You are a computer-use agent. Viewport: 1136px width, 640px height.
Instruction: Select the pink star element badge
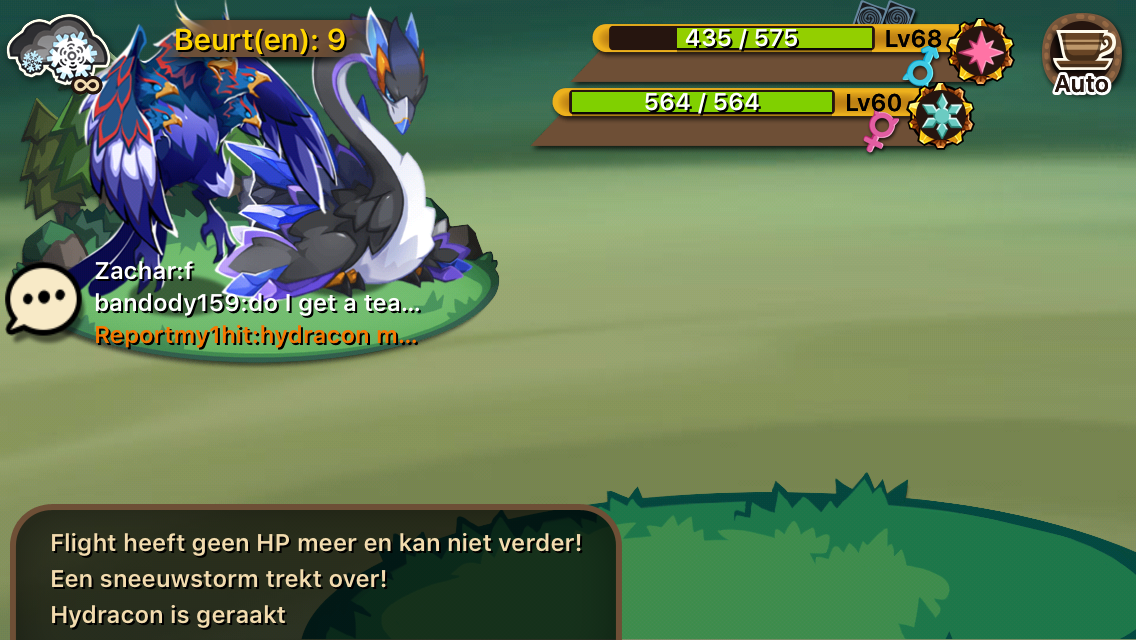980,51
